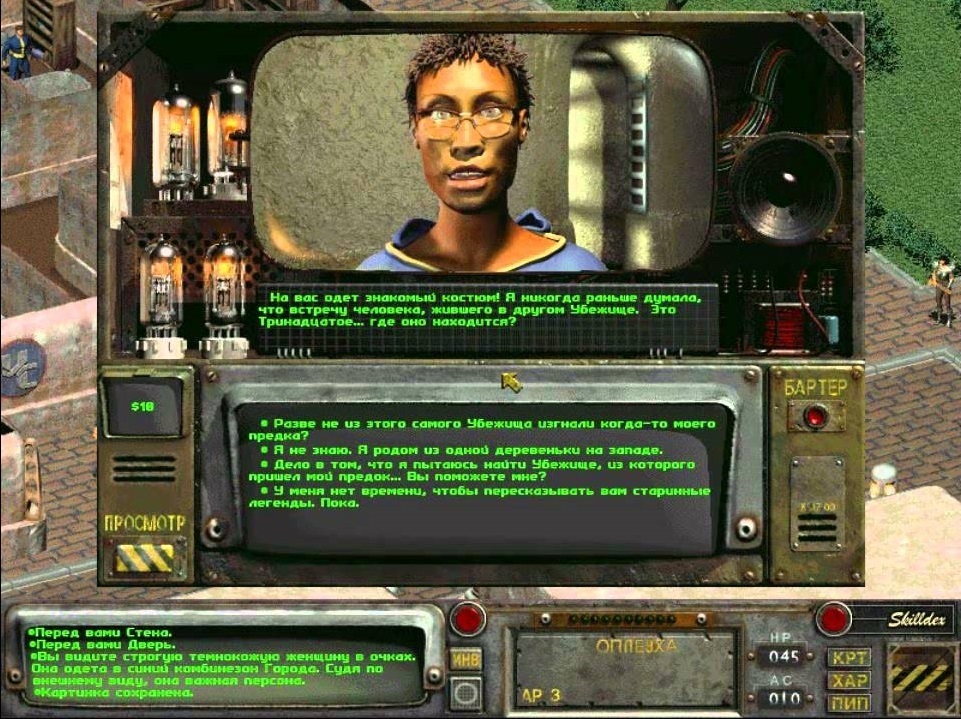Click the options button below ИНВ
Screen dimensions: 961x719
point(464,691)
